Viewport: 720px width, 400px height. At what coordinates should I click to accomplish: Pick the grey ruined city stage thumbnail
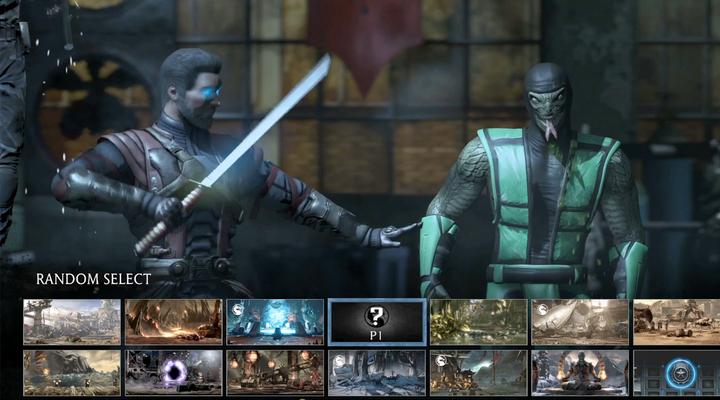72,321
